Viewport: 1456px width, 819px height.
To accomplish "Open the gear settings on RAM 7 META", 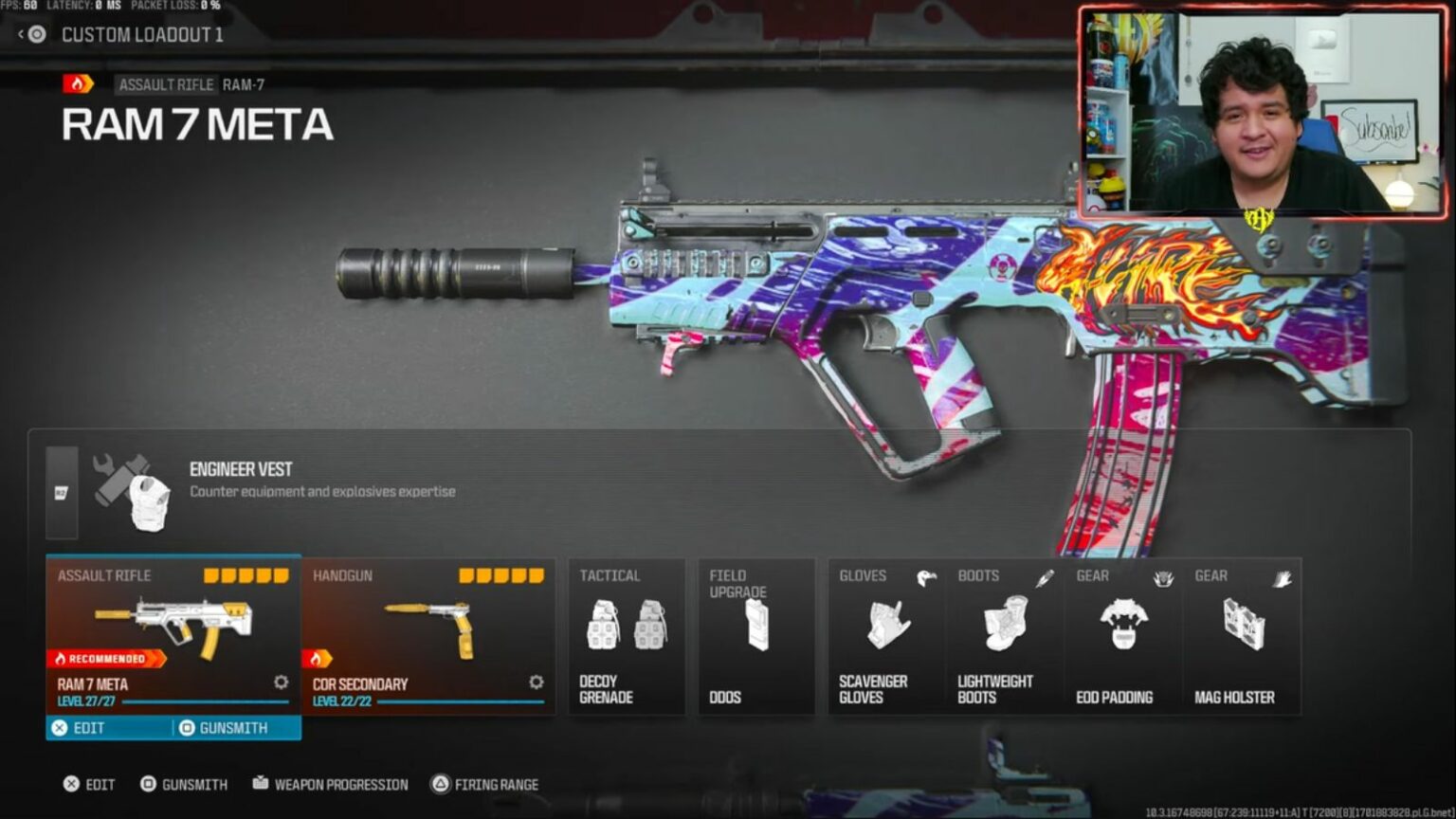I will [x=281, y=682].
